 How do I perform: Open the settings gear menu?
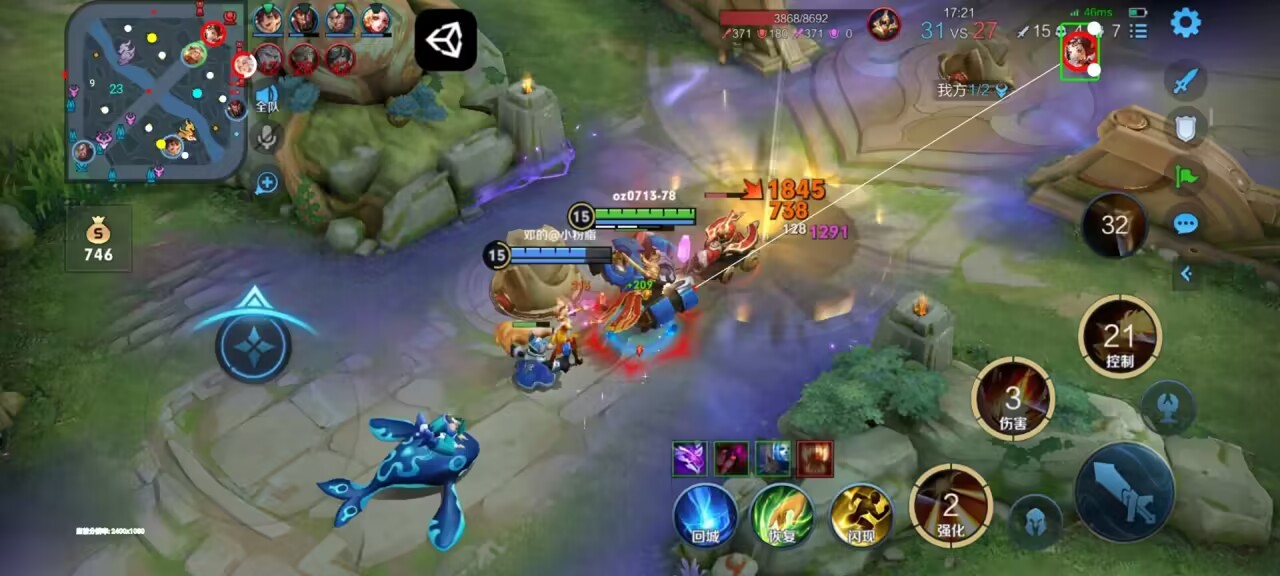pos(1185,22)
